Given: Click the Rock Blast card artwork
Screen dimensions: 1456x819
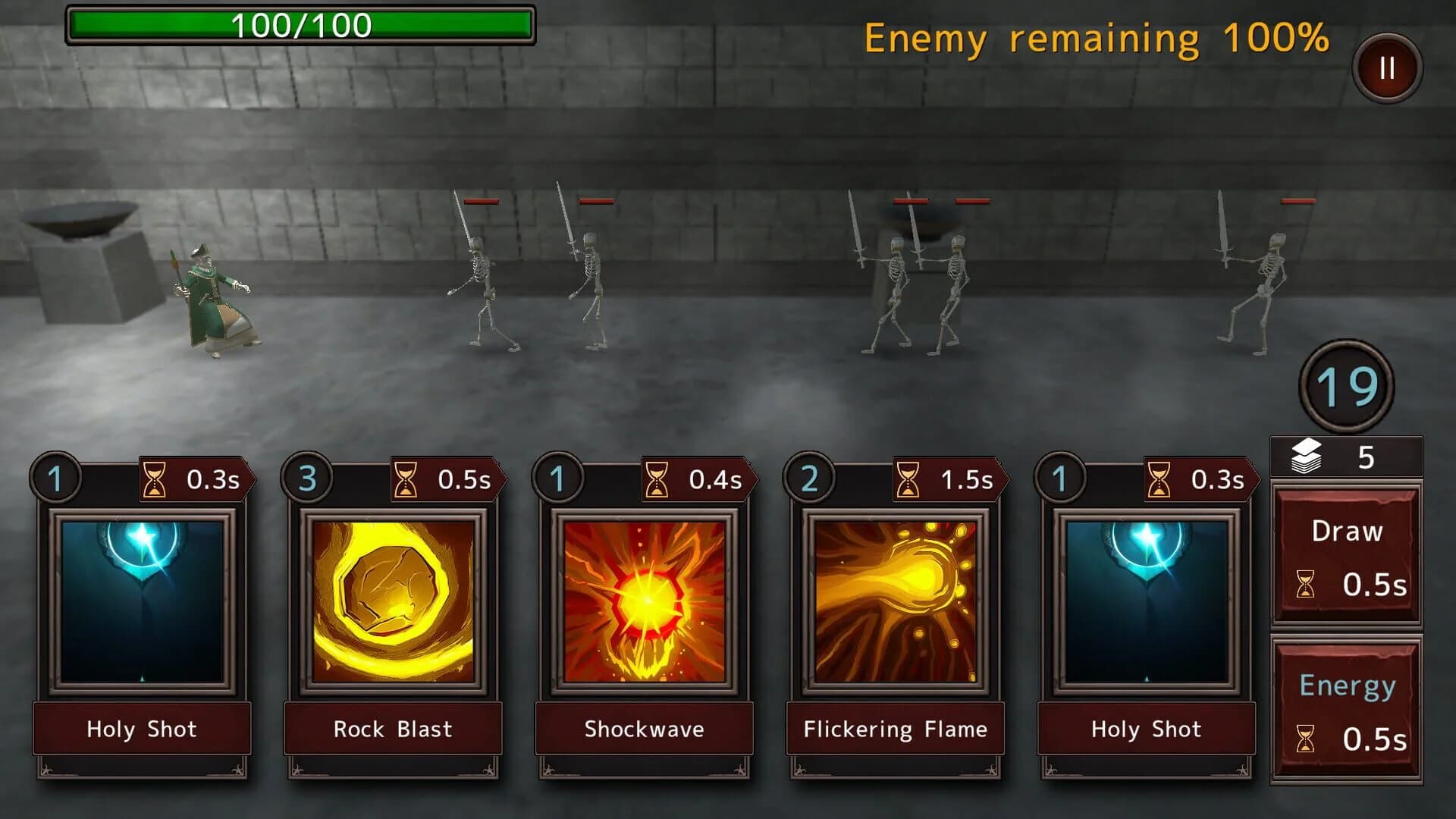Looking at the screenshot, I should pyautogui.click(x=392, y=599).
